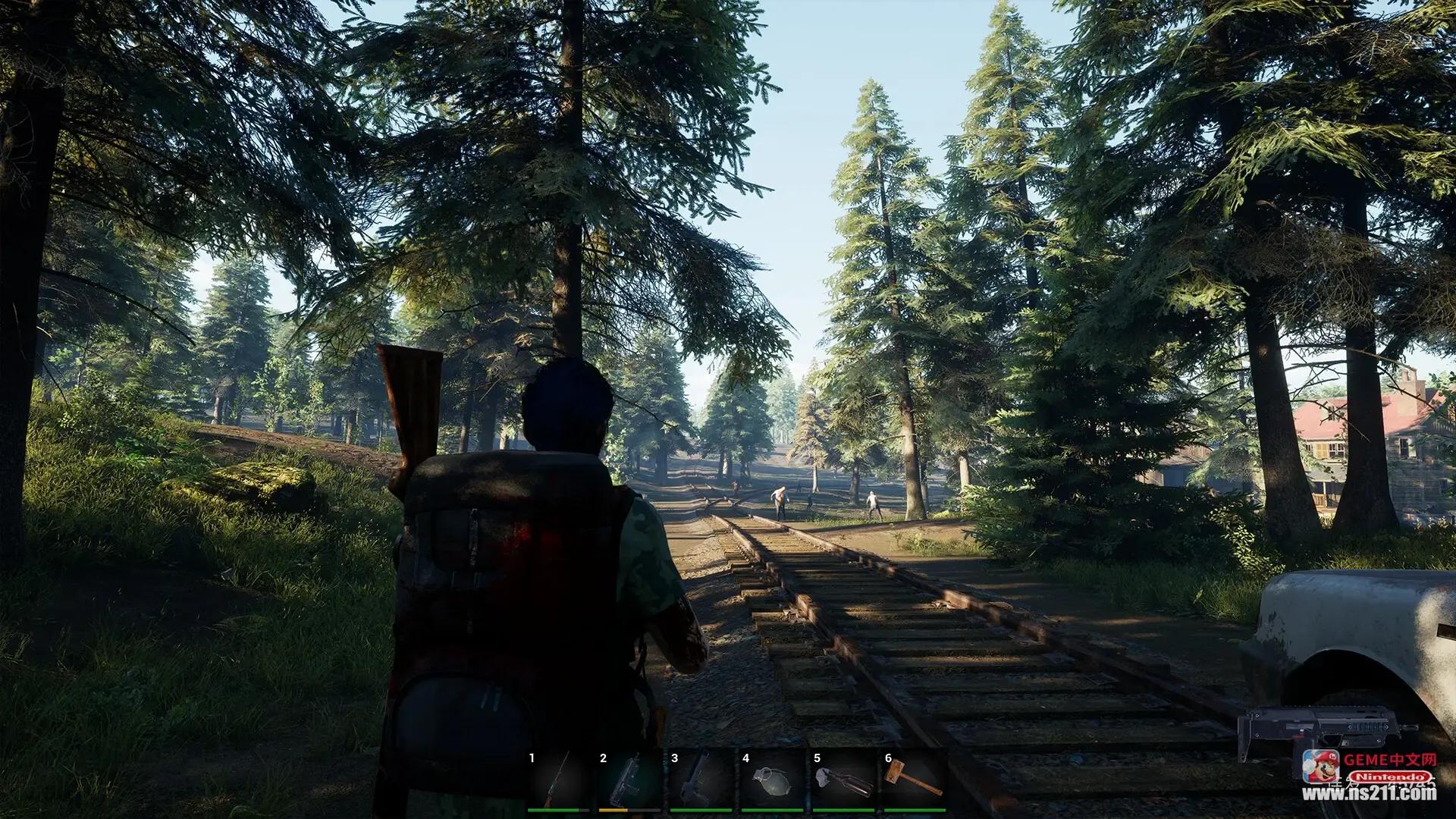
Task: Open the ns211.com watermark link
Action: pyautogui.click(x=1371, y=794)
